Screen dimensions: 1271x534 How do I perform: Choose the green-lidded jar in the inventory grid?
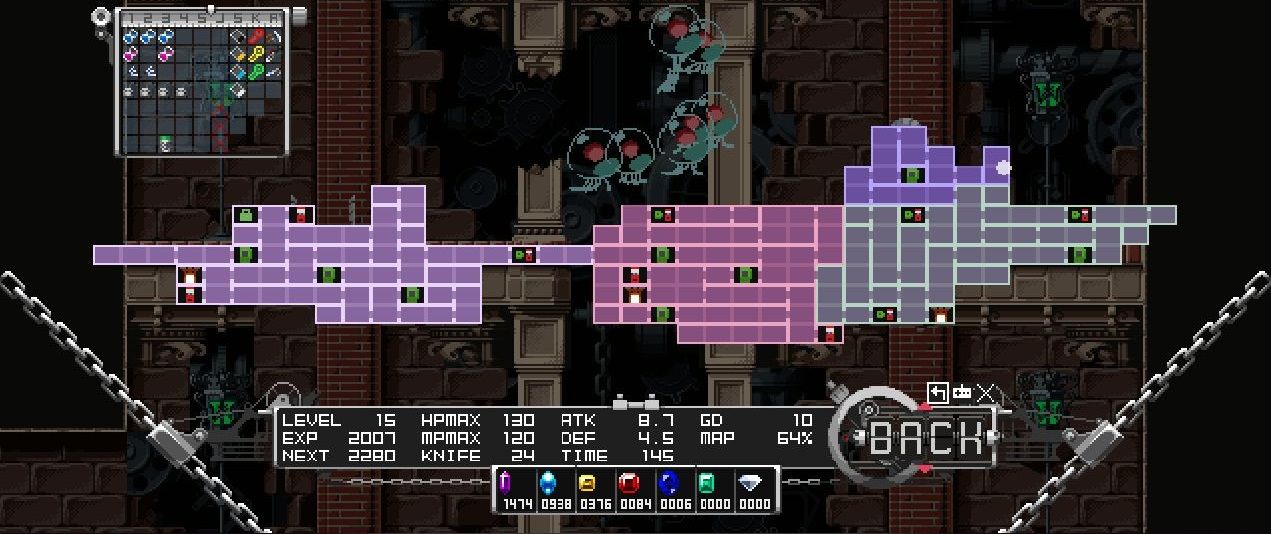(165, 144)
